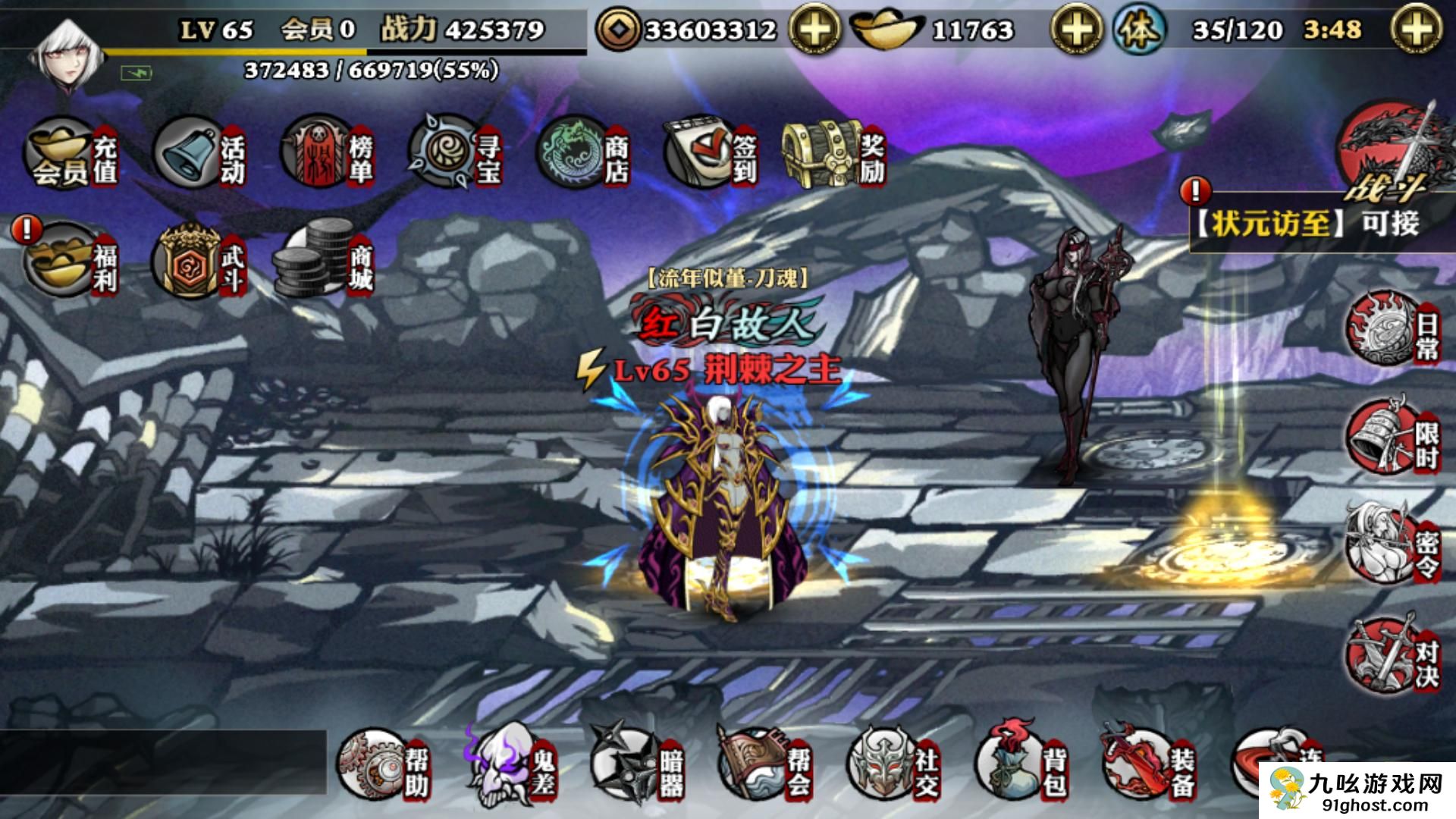Screen dimensions: 1456x819
Task: Click the player avatar portrait
Action: coord(67,57)
